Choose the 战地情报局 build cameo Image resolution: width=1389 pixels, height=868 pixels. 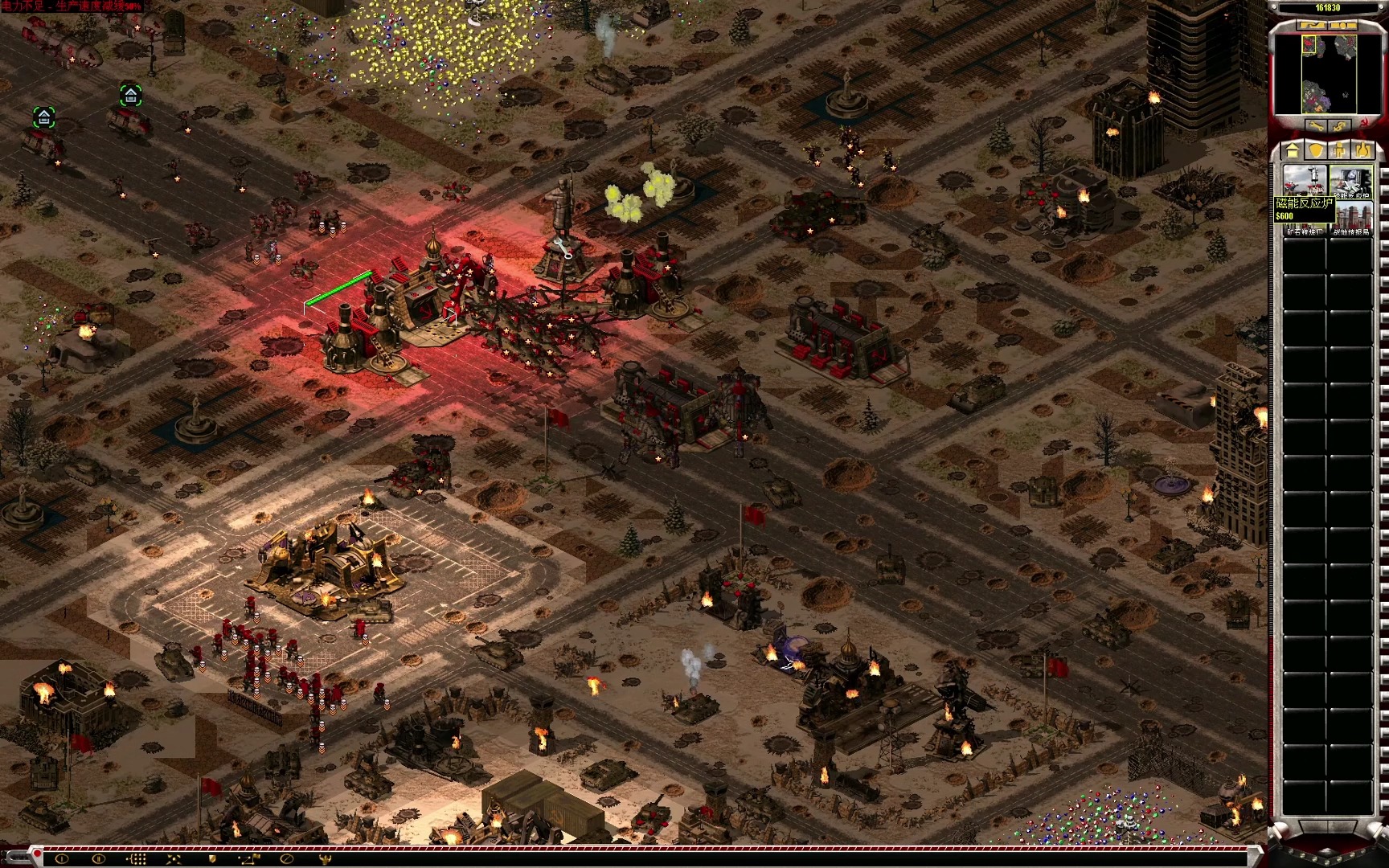1350,219
